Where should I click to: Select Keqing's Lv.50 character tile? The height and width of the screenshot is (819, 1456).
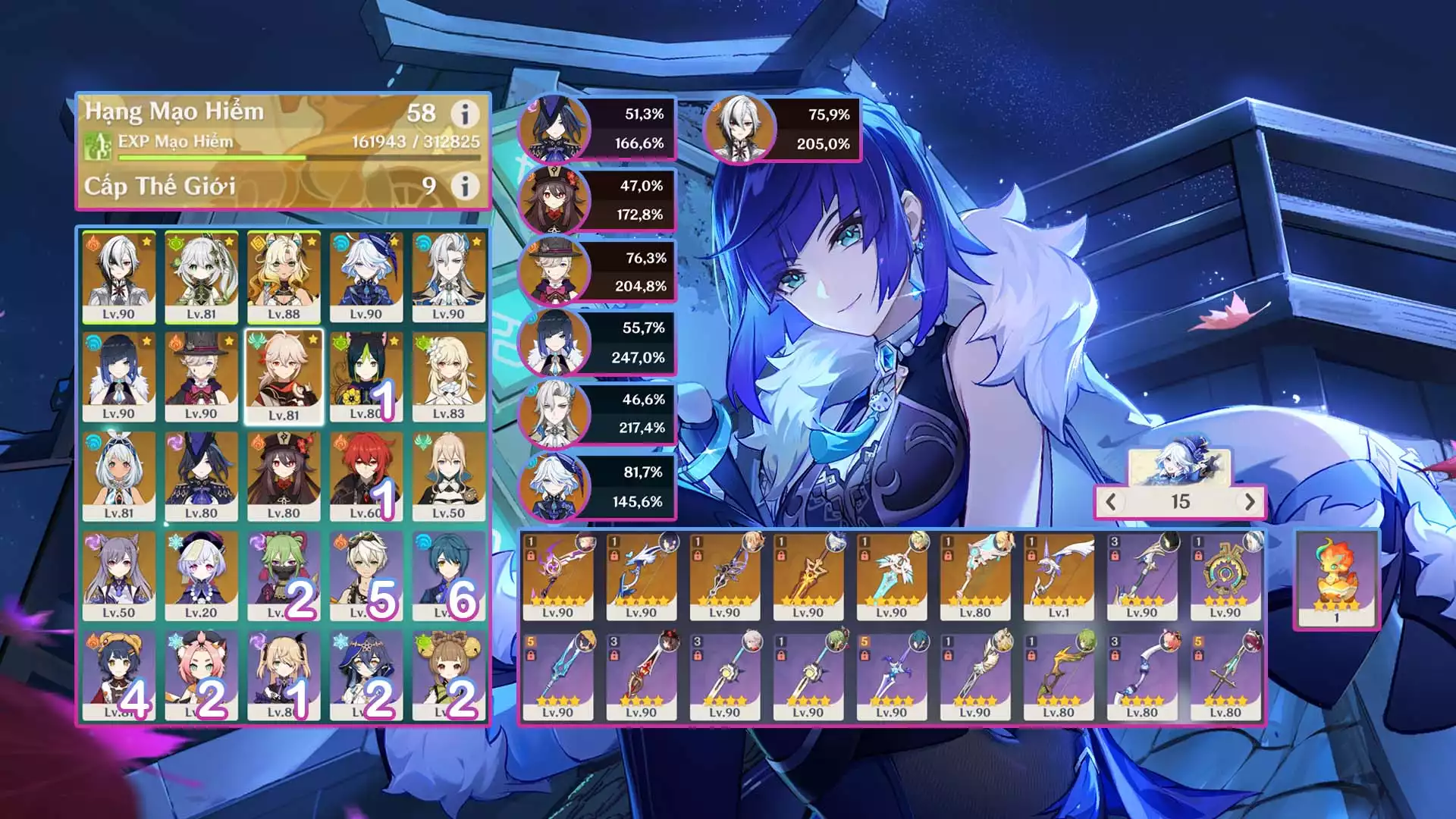coord(119,576)
